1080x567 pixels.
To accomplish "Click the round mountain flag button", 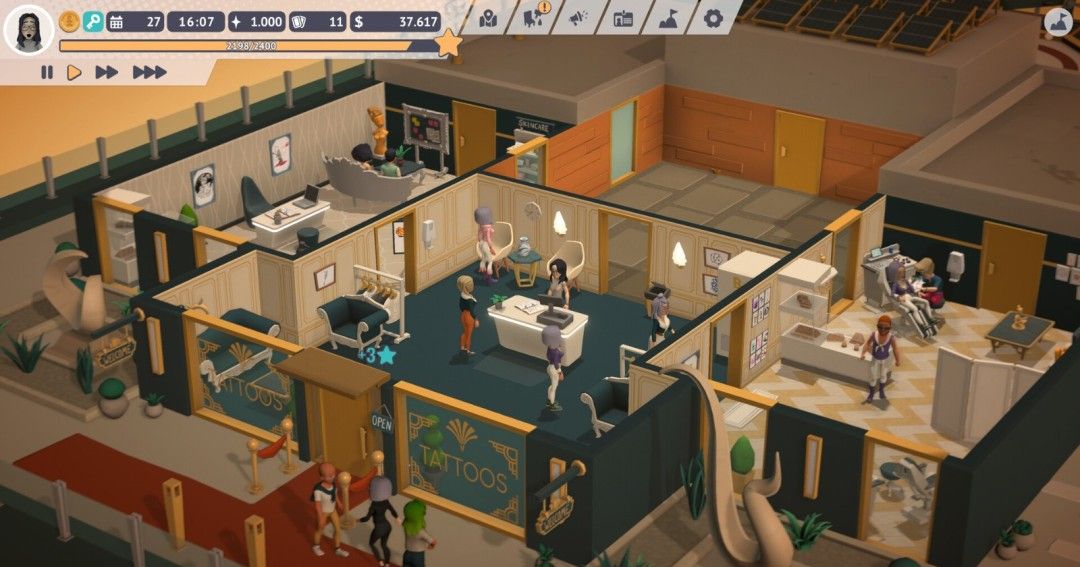I will pyautogui.click(x=1057, y=21).
